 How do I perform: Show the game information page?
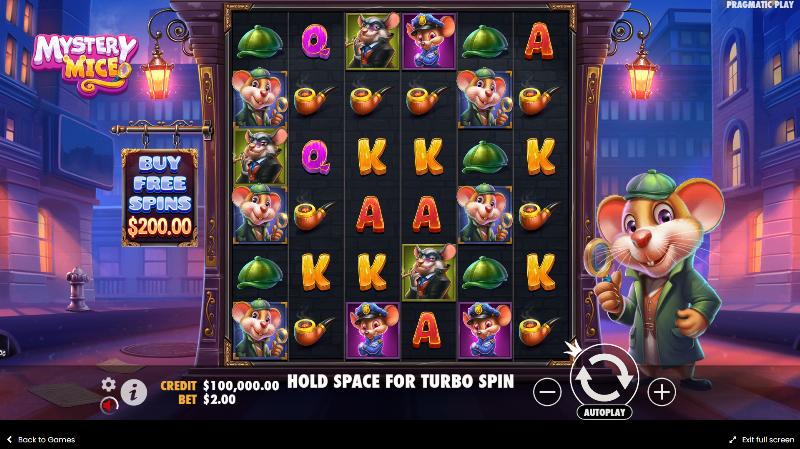point(133,392)
